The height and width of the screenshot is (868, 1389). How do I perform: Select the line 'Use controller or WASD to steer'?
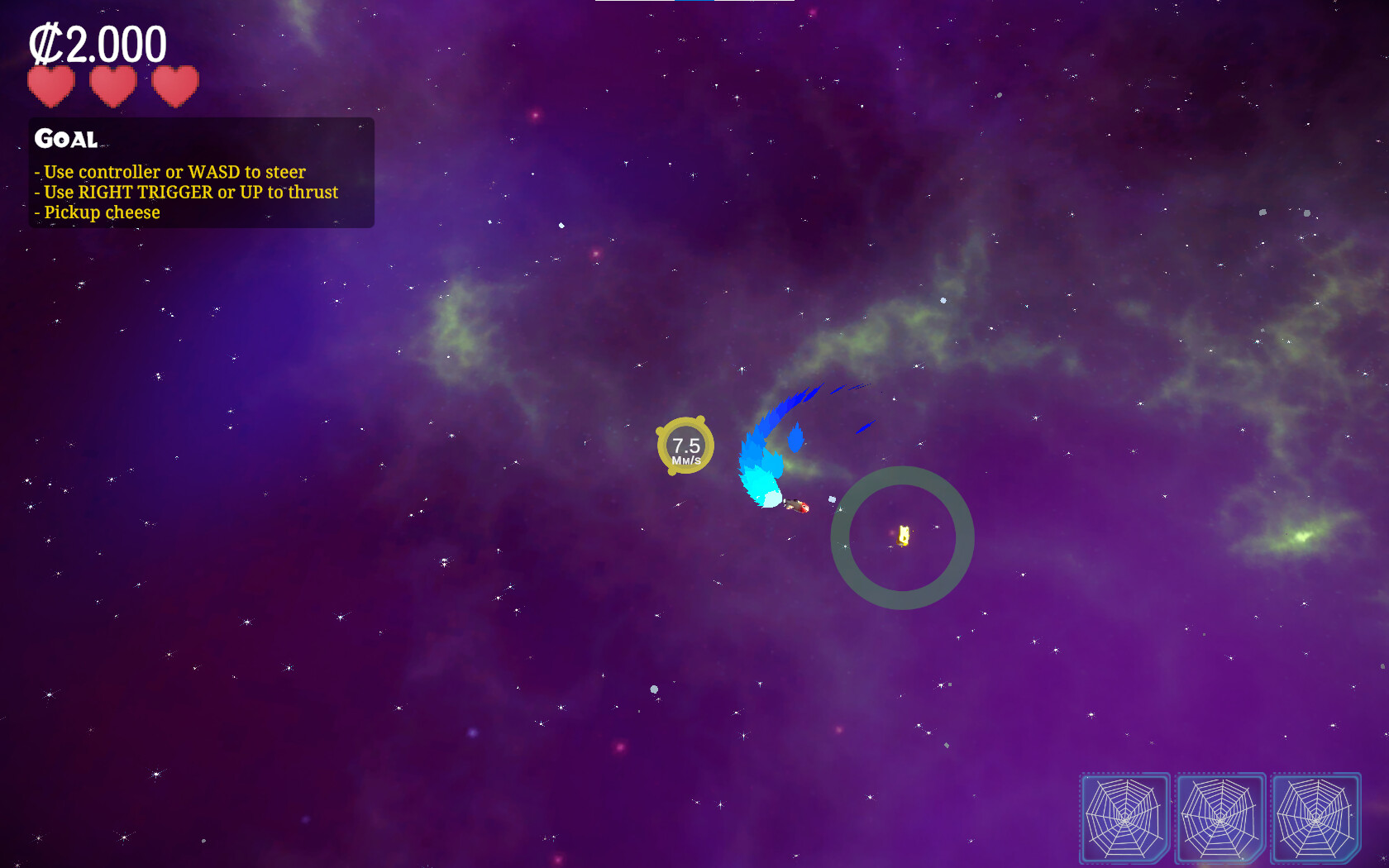point(169,172)
